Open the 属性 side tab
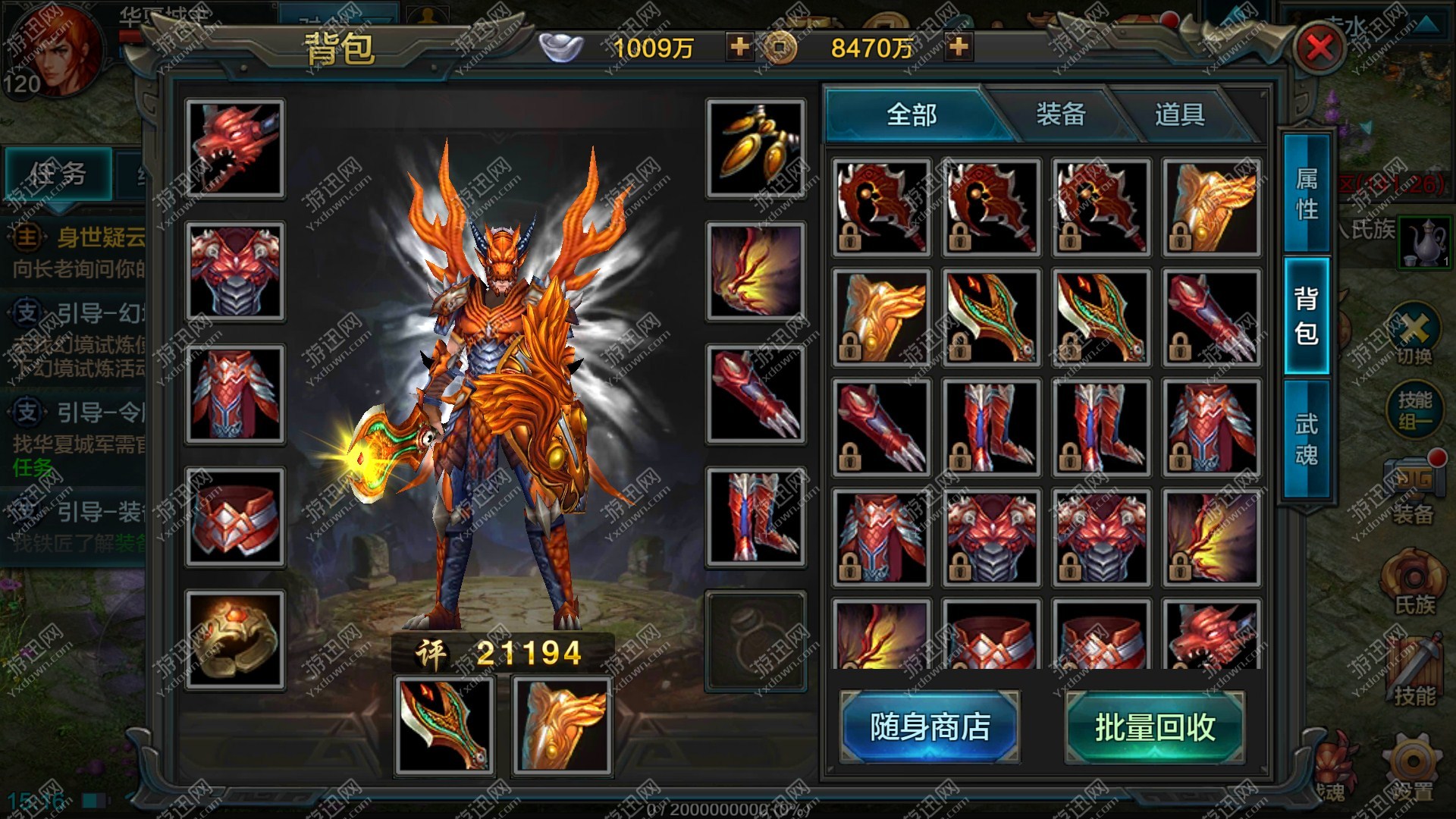The height and width of the screenshot is (819, 1456). (1306, 193)
